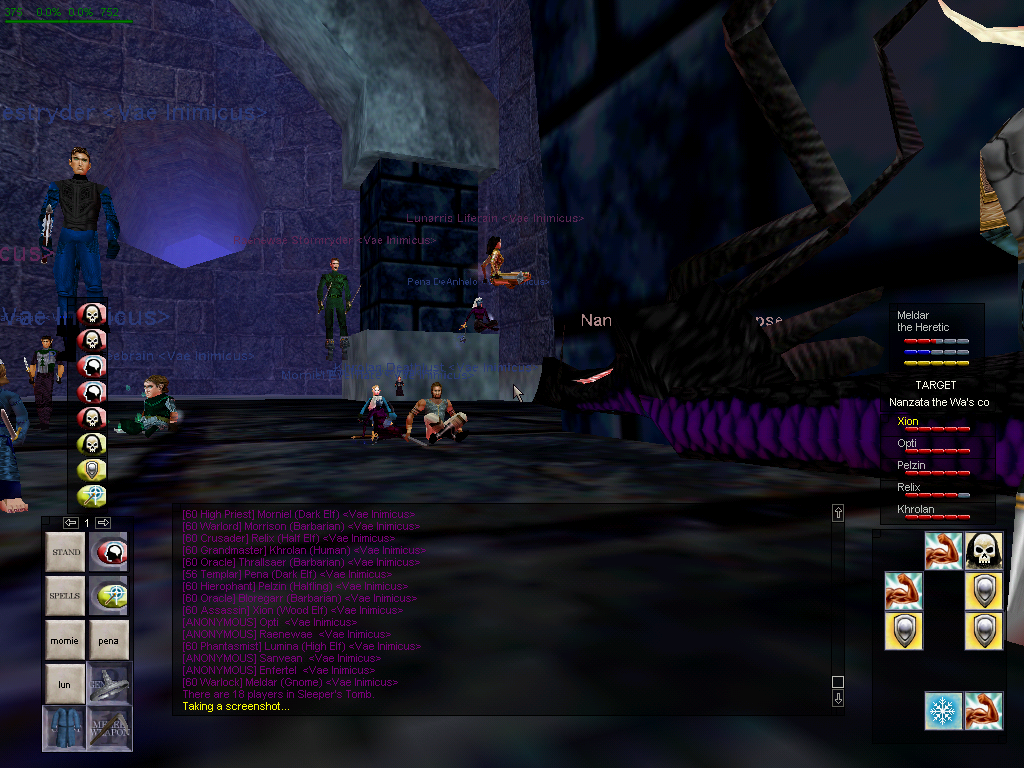Viewport: 1024px width, 768px height.
Task: Click the Nanzata target name window
Action: point(938,402)
